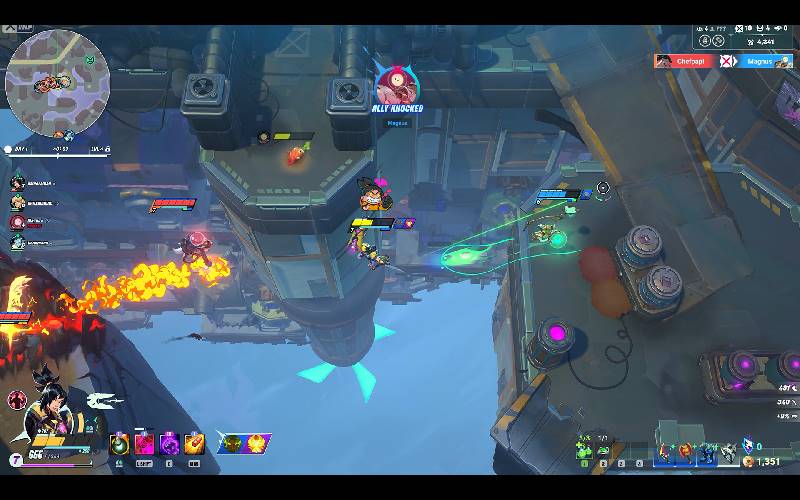Activate the green bomb ability icon
The image size is (800, 500).
click(120, 443)
